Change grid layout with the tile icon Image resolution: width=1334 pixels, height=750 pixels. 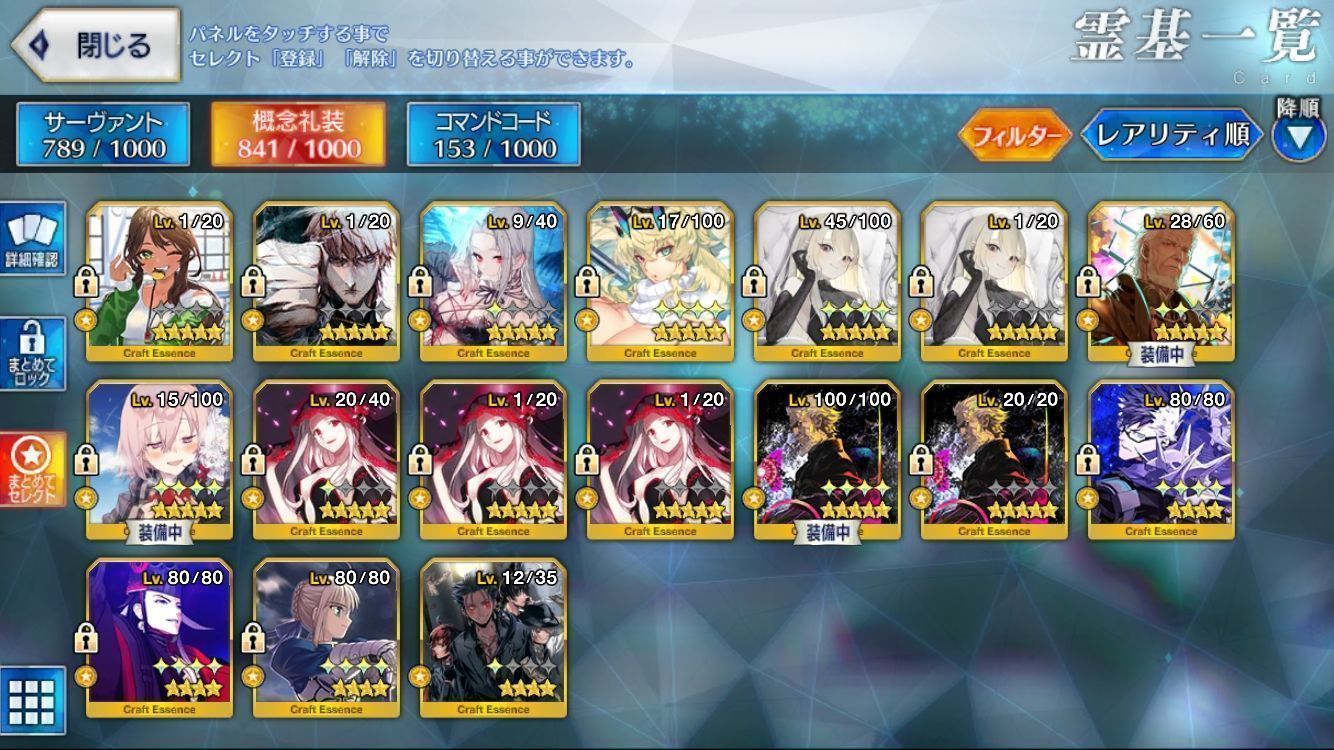click(33, 699)
